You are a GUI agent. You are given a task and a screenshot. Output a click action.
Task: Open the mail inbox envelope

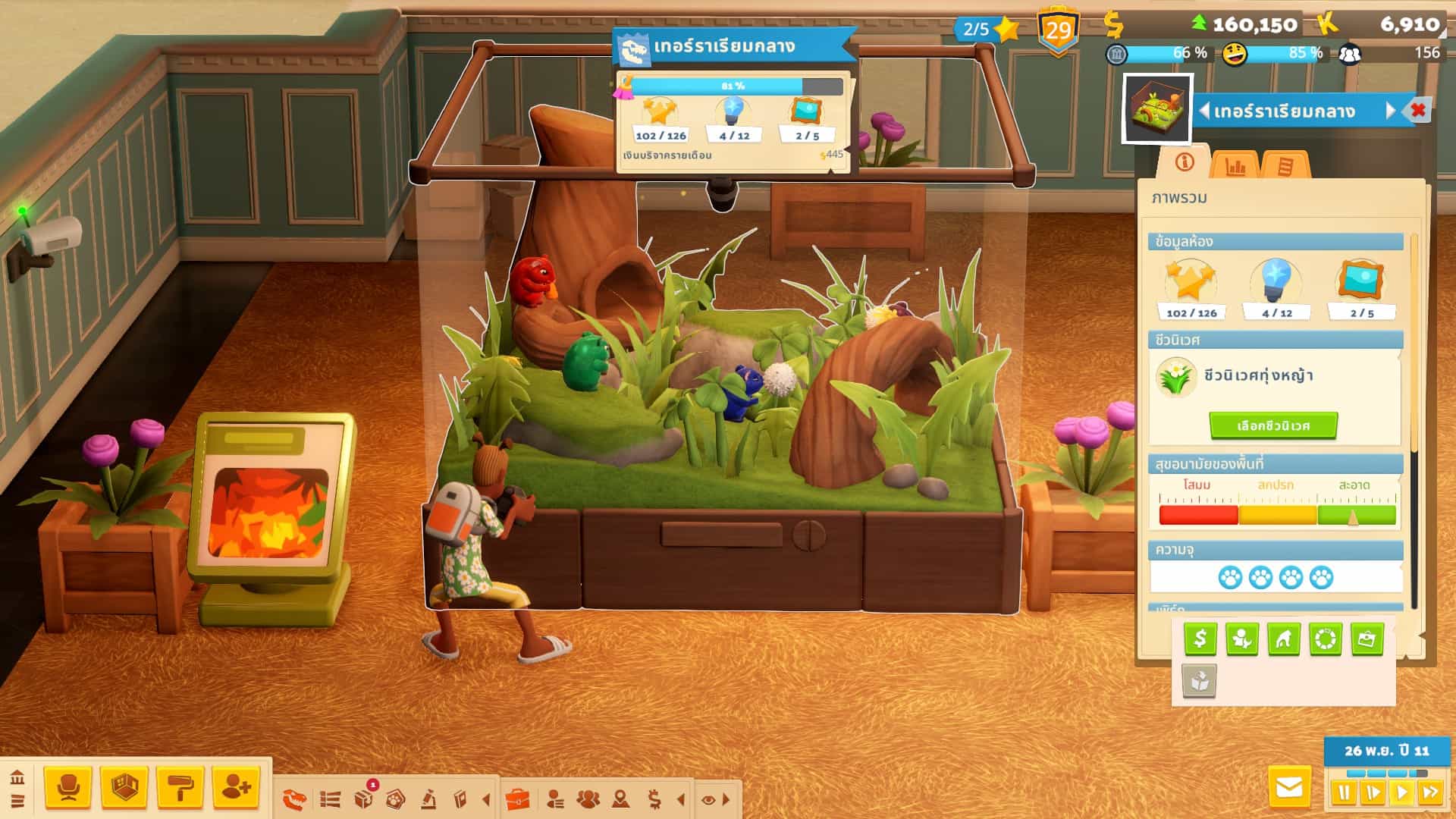1289,788
